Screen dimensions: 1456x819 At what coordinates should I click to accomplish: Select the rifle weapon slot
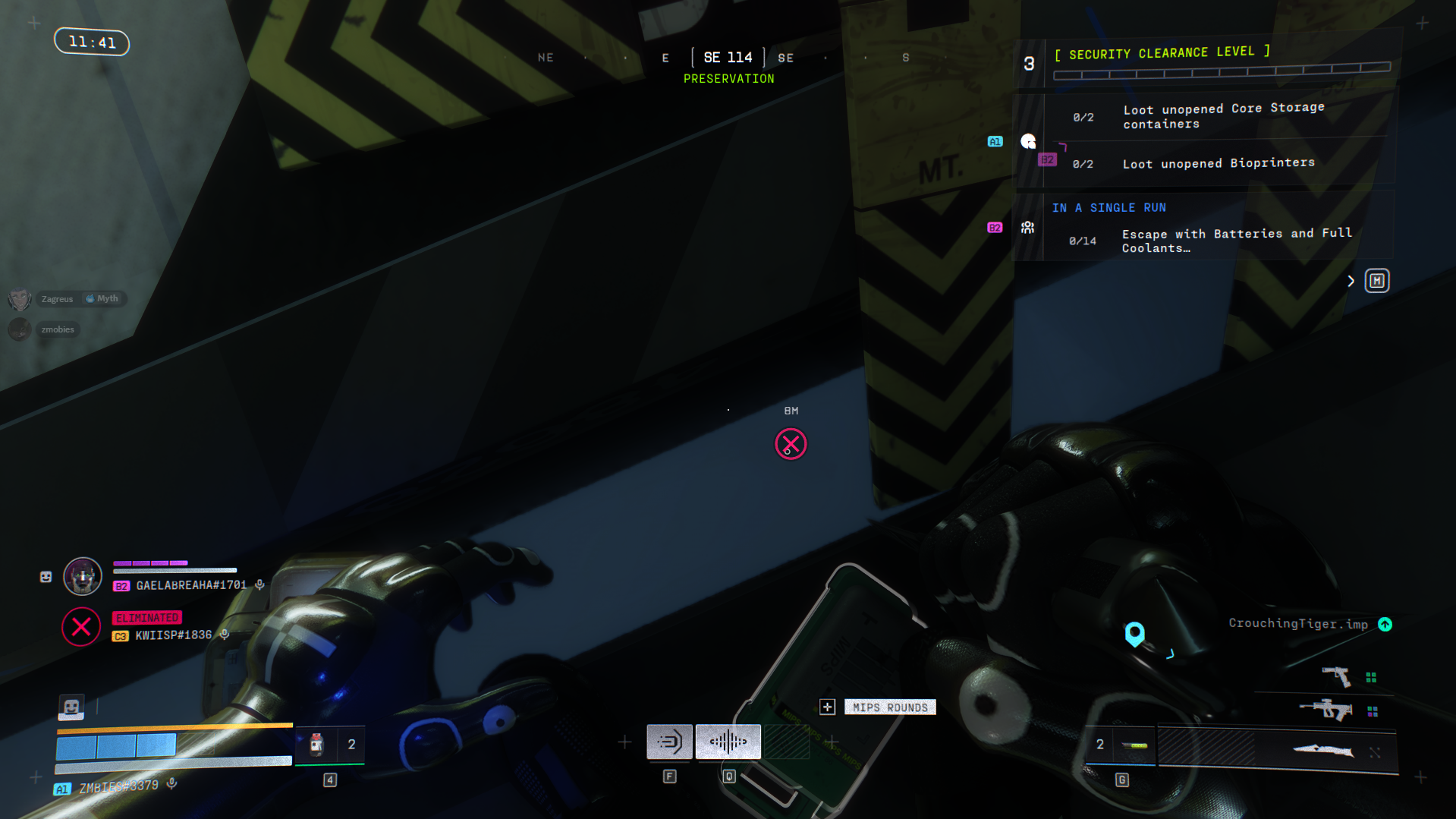(x=1326, y=710)
